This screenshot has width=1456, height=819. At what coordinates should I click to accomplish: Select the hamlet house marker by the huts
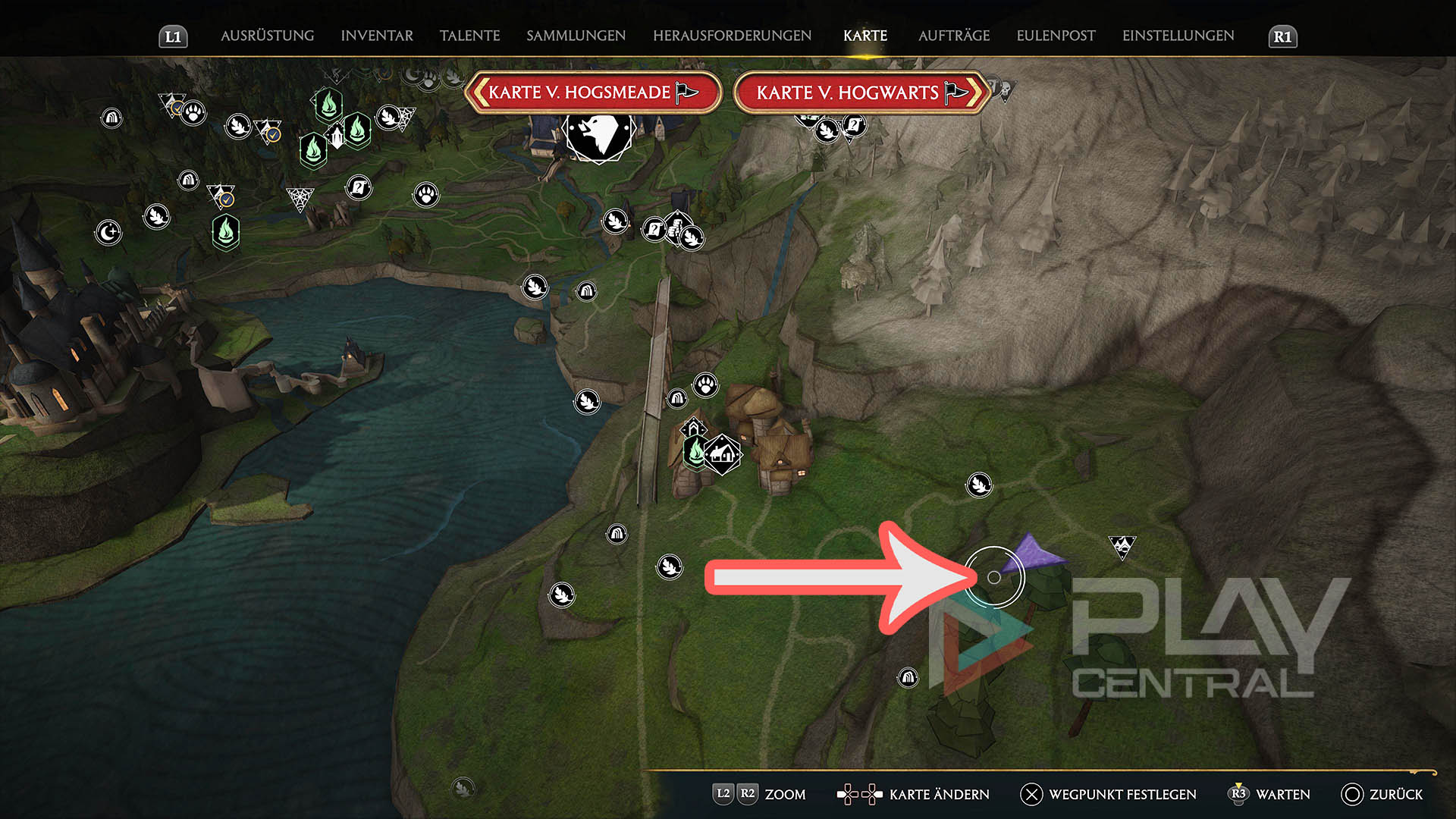click(x=723, y=454)
